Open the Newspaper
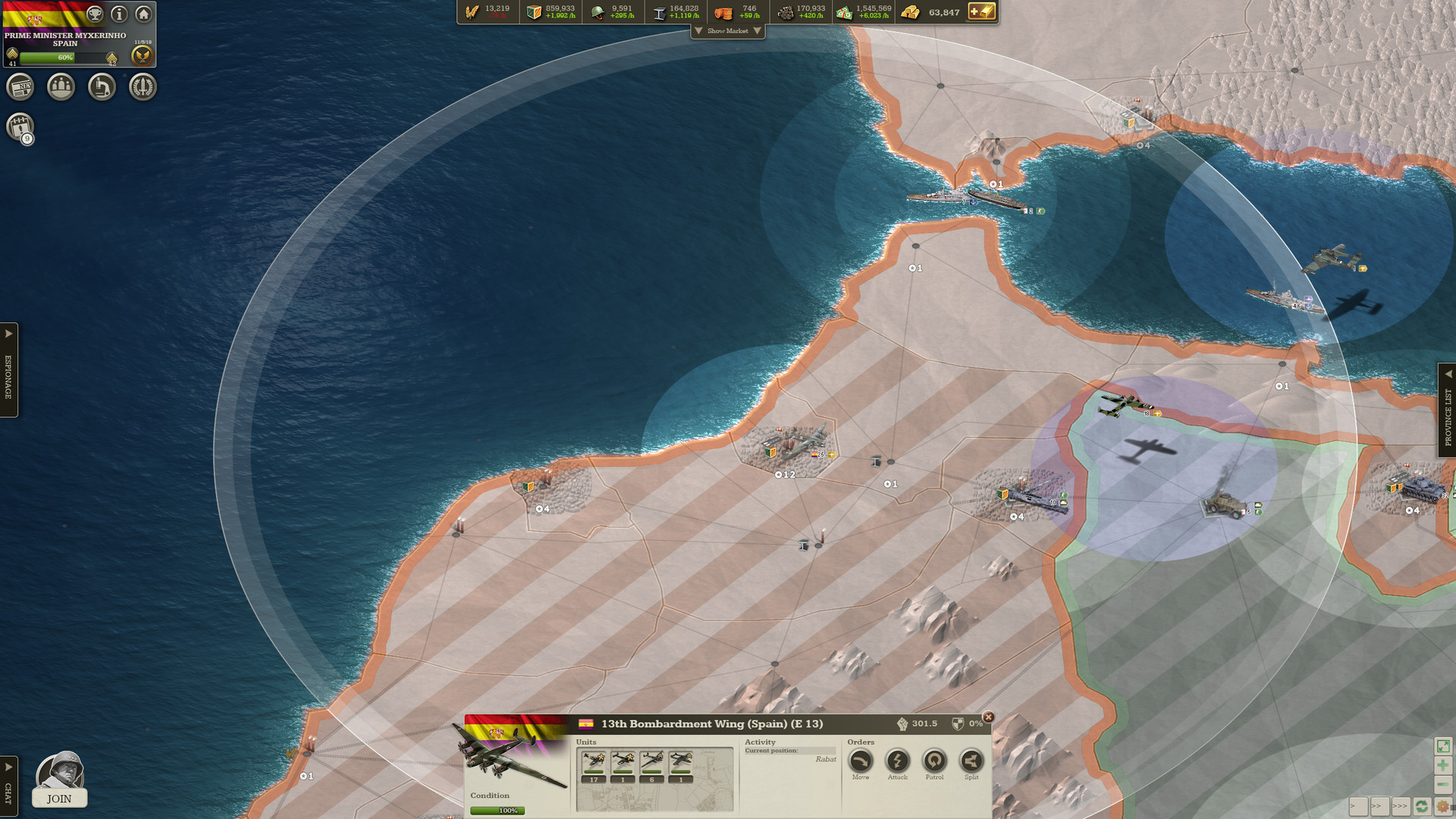 21,87
